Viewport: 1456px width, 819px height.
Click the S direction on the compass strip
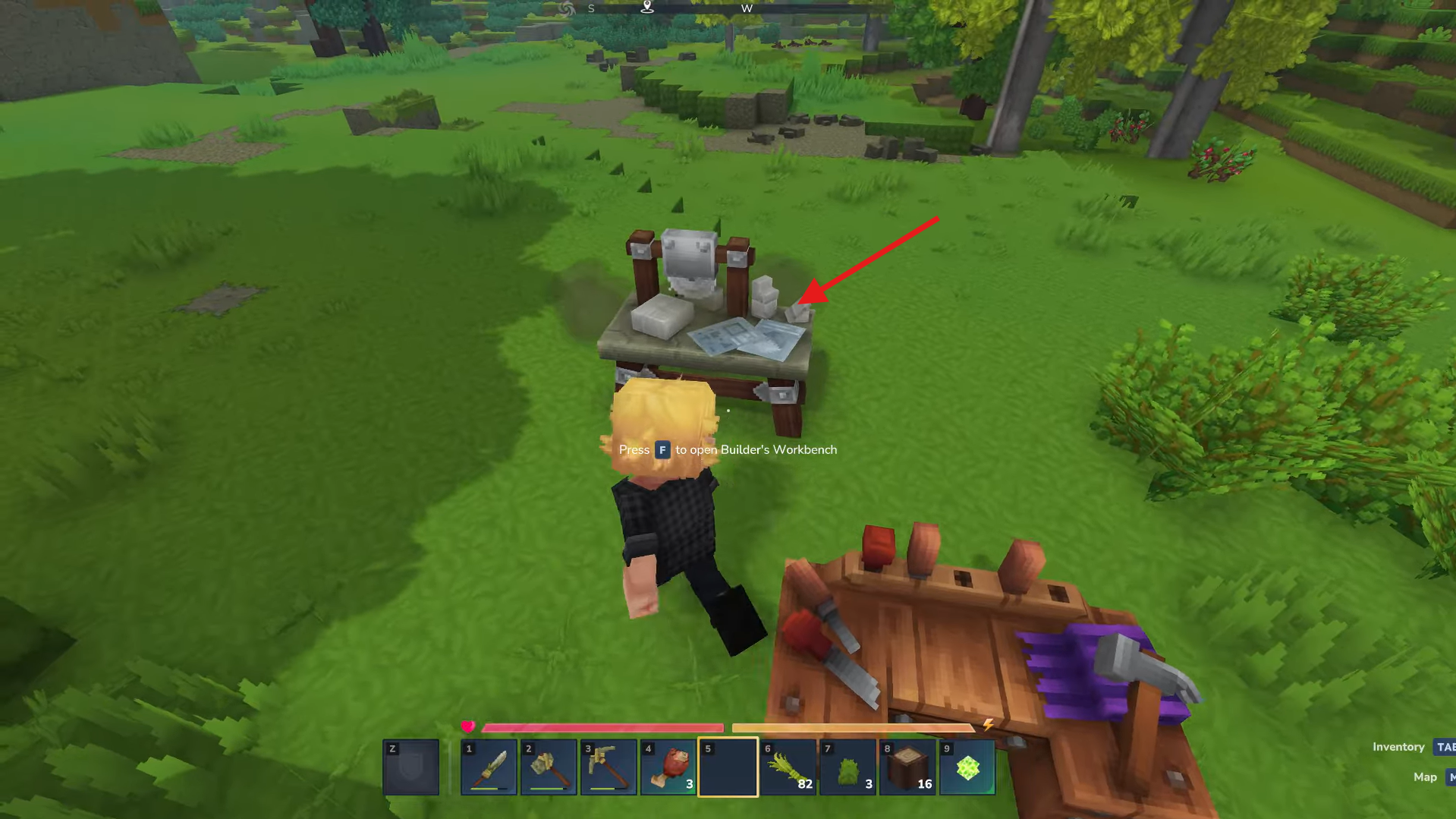click(x=590, y=8)
